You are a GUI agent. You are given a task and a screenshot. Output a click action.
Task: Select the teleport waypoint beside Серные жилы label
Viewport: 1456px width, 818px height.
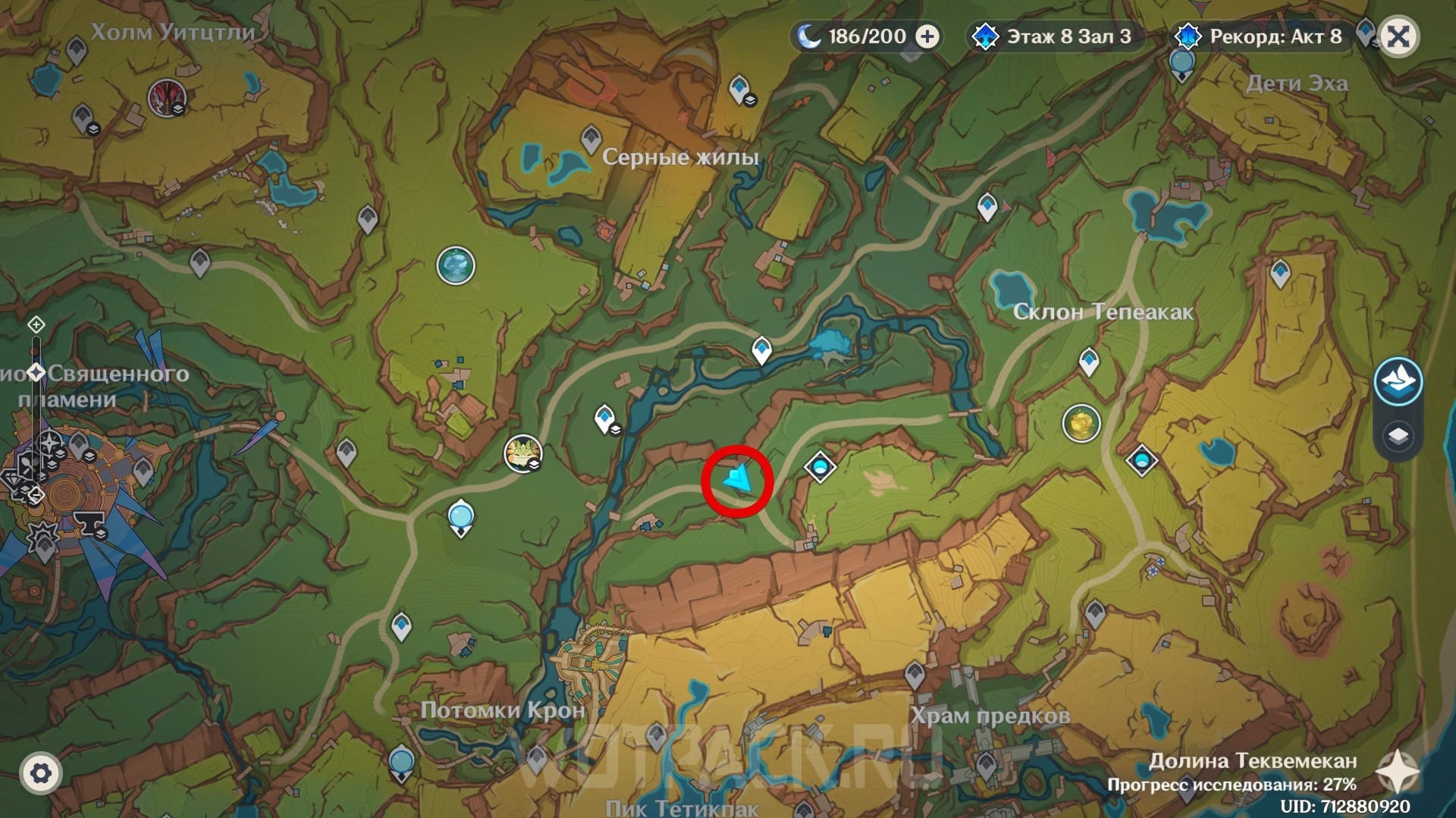(x=591, y=139)
